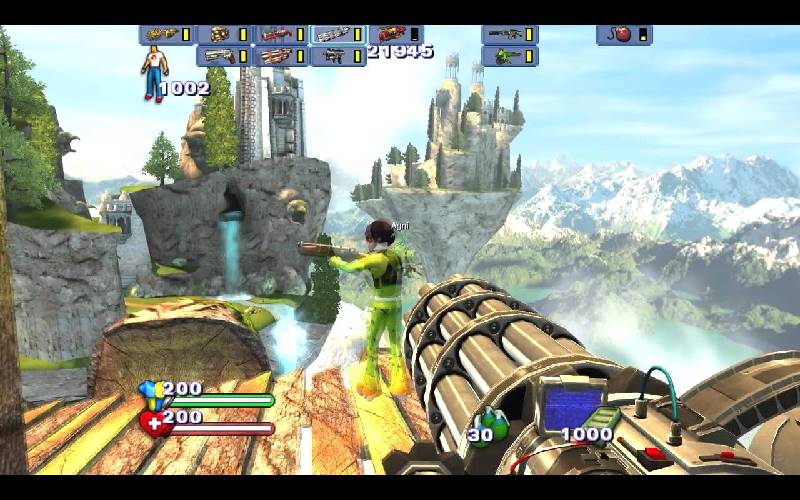Select the silver revolver weapon slot
The height and width of the screenshot is (500, 800).
[224, 56]
